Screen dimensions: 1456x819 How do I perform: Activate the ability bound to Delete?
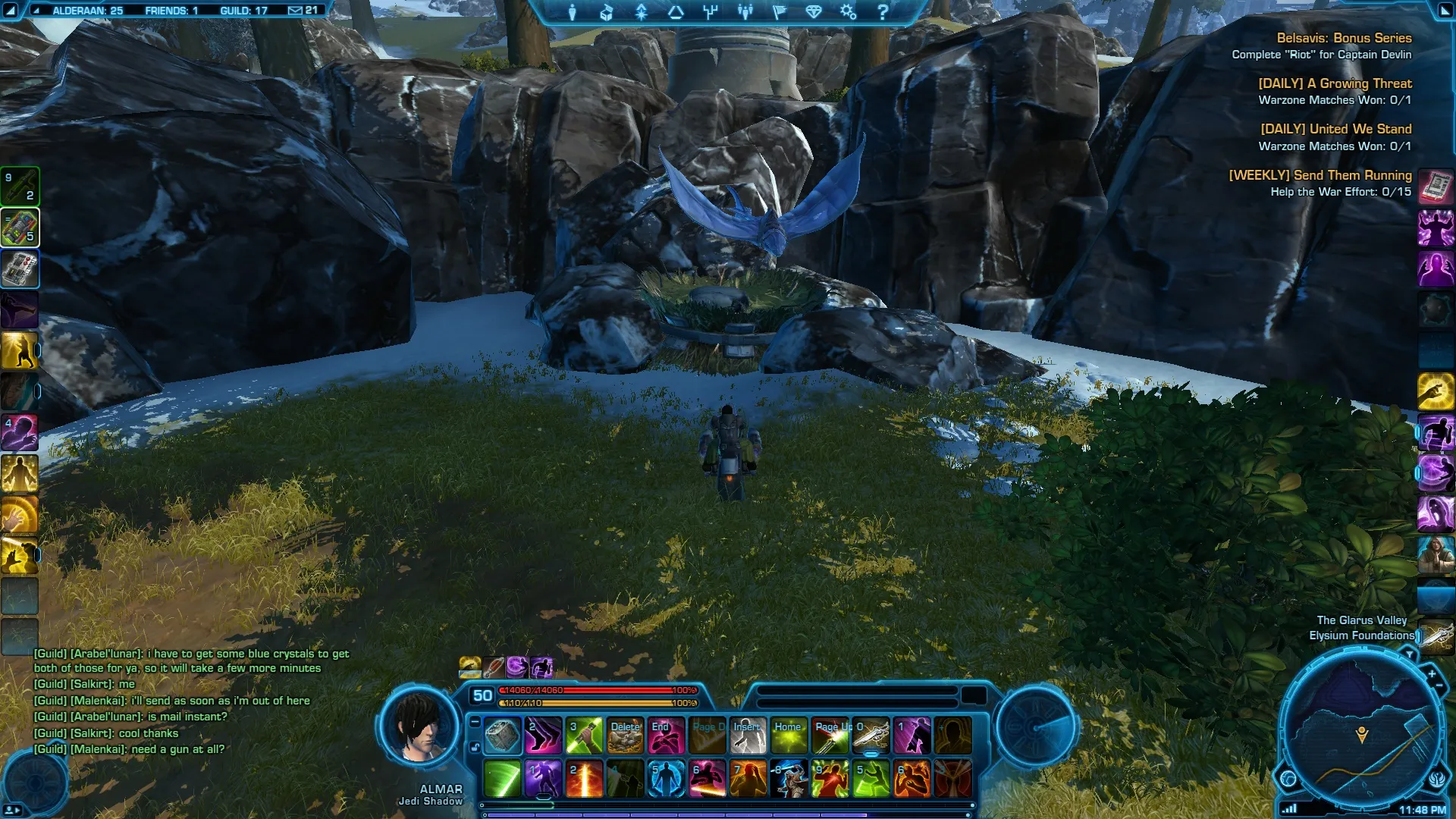coord(625,736)
